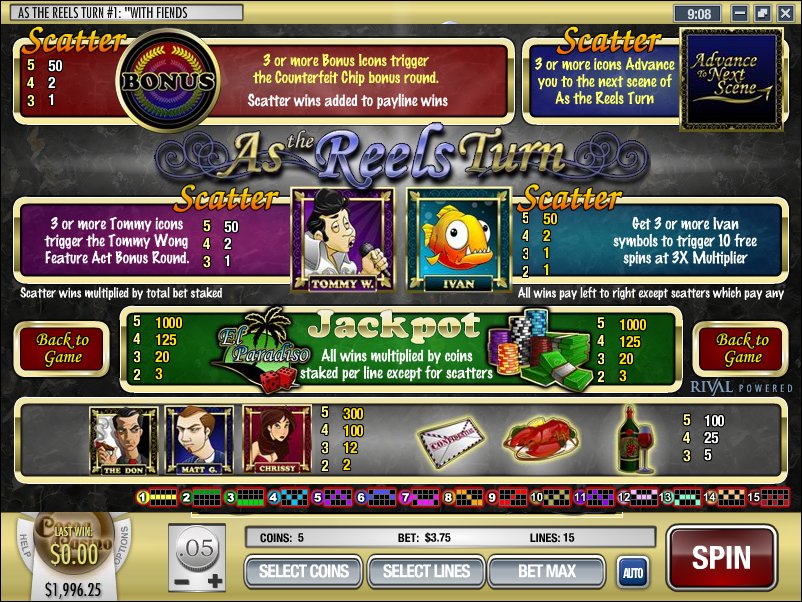Toggle the Auto spin button
This screenshot has height=602, width=802.
coord(632,572)
